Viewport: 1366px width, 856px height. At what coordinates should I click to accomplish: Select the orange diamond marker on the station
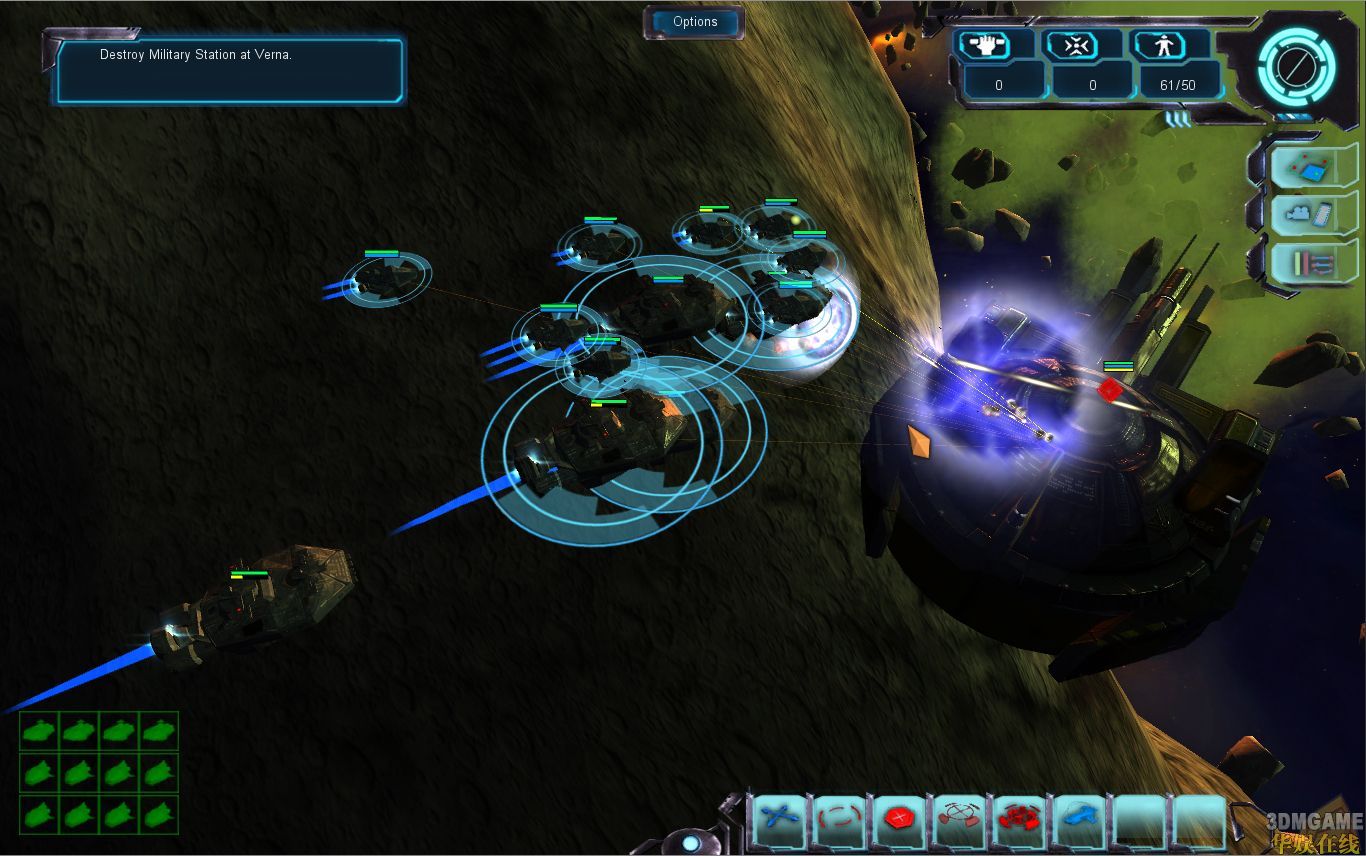tap(917, 441)
